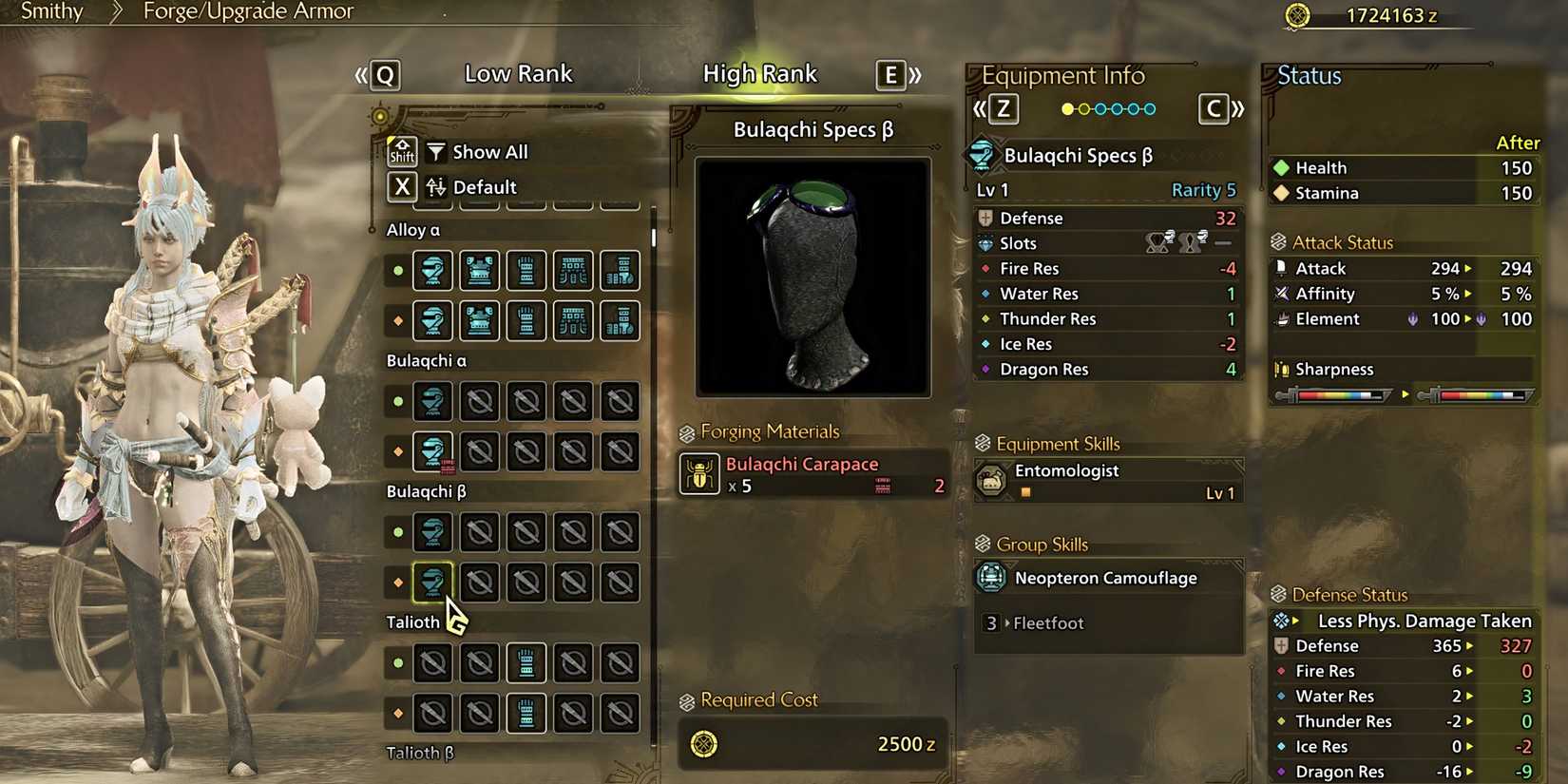Select the Neopteron Camouflage group skill icon
Viewport: 1568px width, 784px height.
990,577
